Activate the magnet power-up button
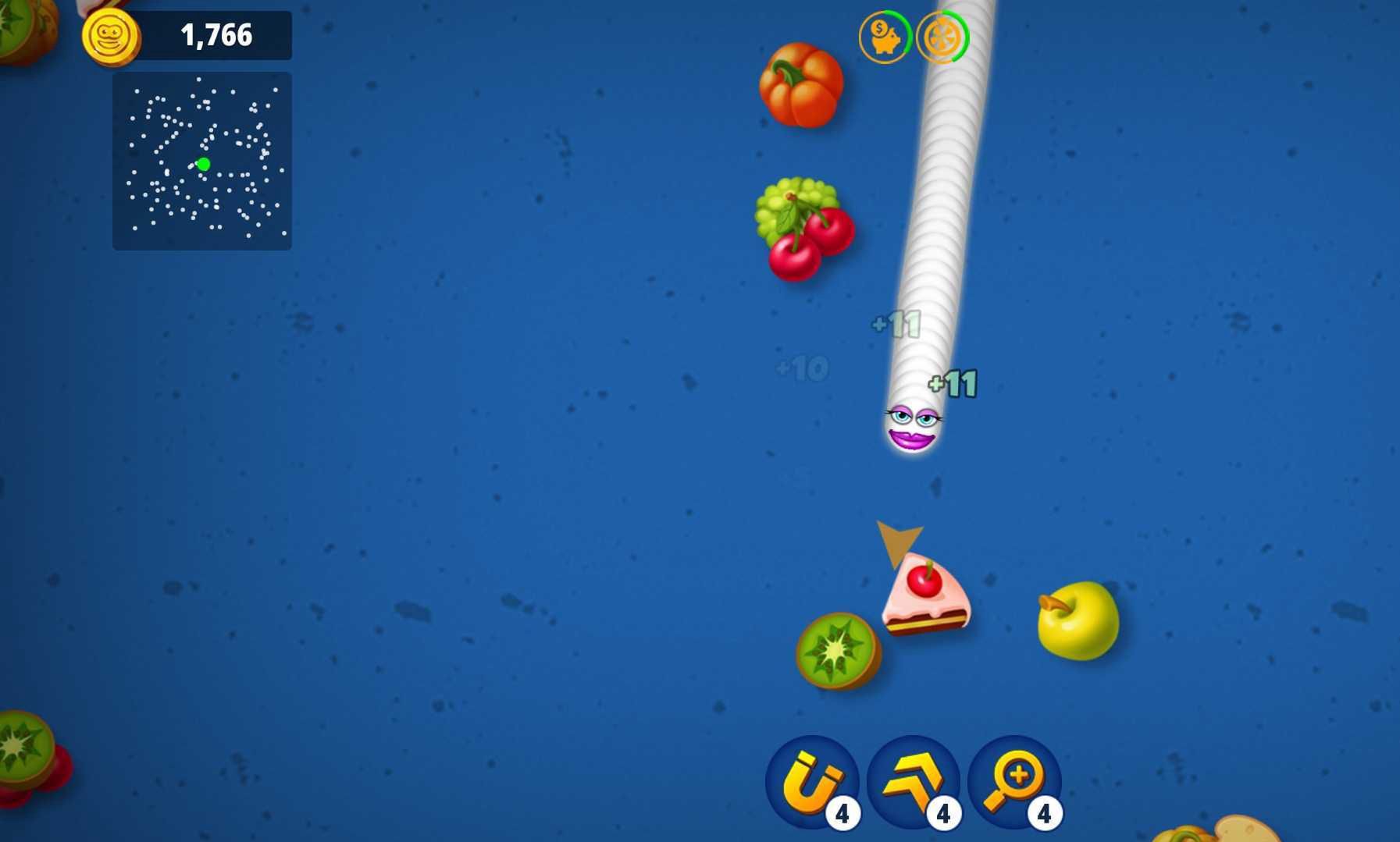1400x842 pixels. tap(811, 781)
